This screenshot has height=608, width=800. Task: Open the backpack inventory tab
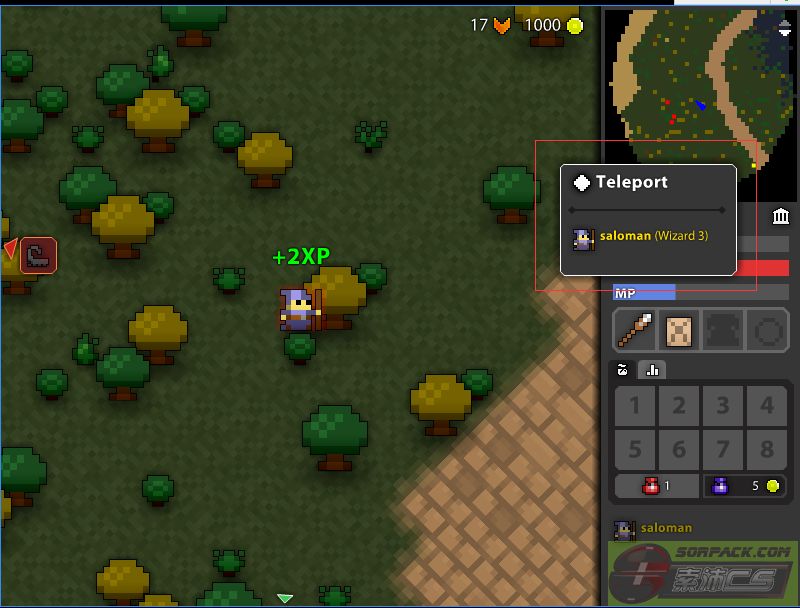pyautogui.click(x=623, y=370)
